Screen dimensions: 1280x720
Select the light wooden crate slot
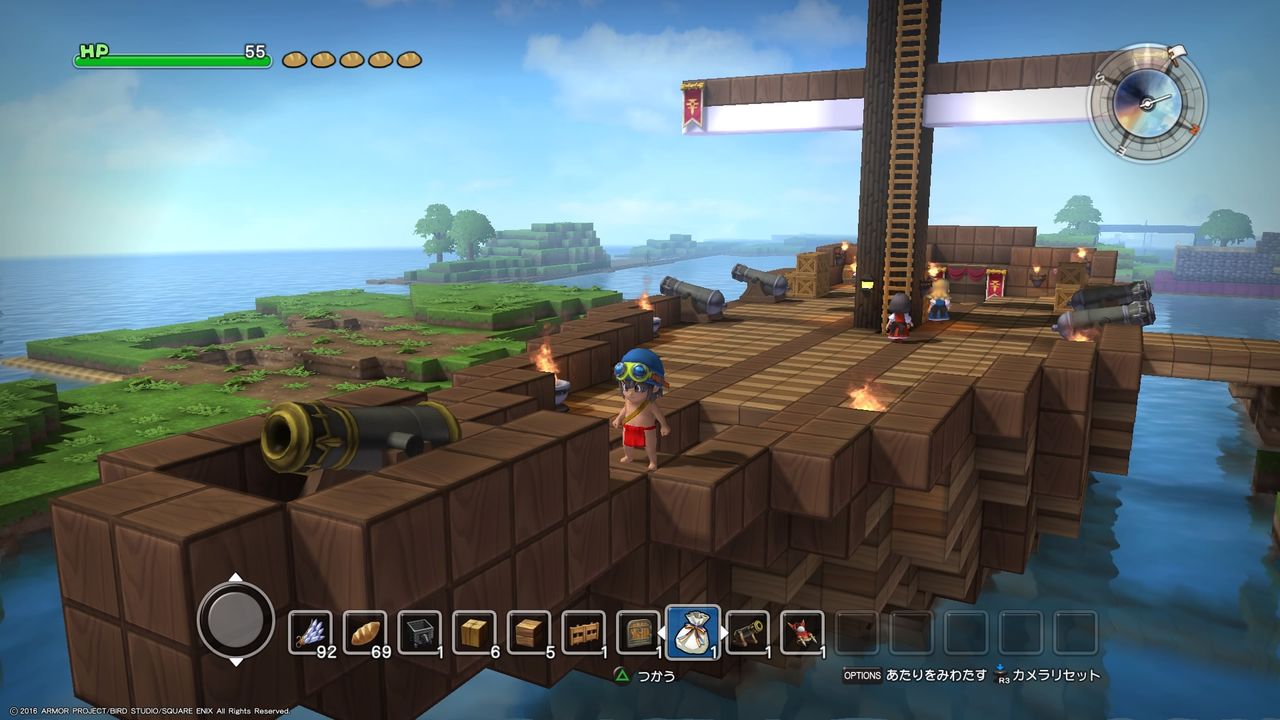coord(474,632)
